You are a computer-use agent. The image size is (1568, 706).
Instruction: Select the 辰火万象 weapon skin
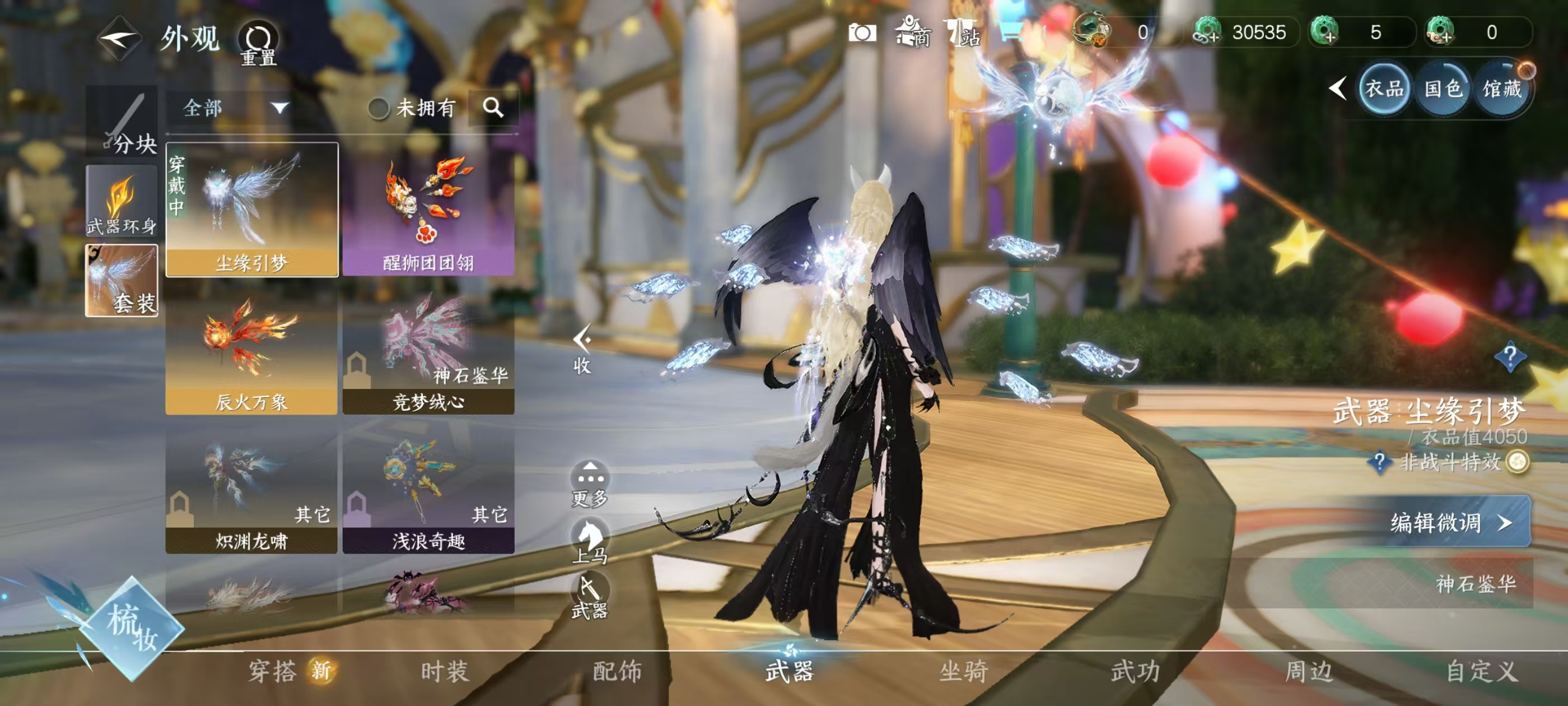coord(252,354)
